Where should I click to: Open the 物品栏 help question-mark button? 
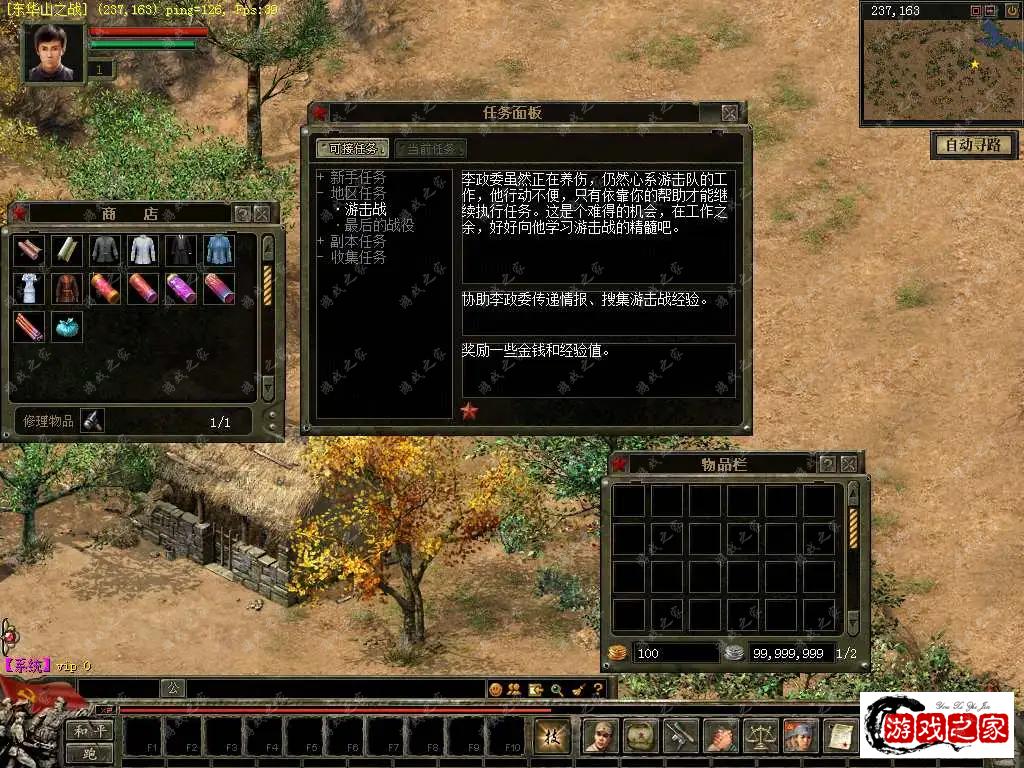827,464
